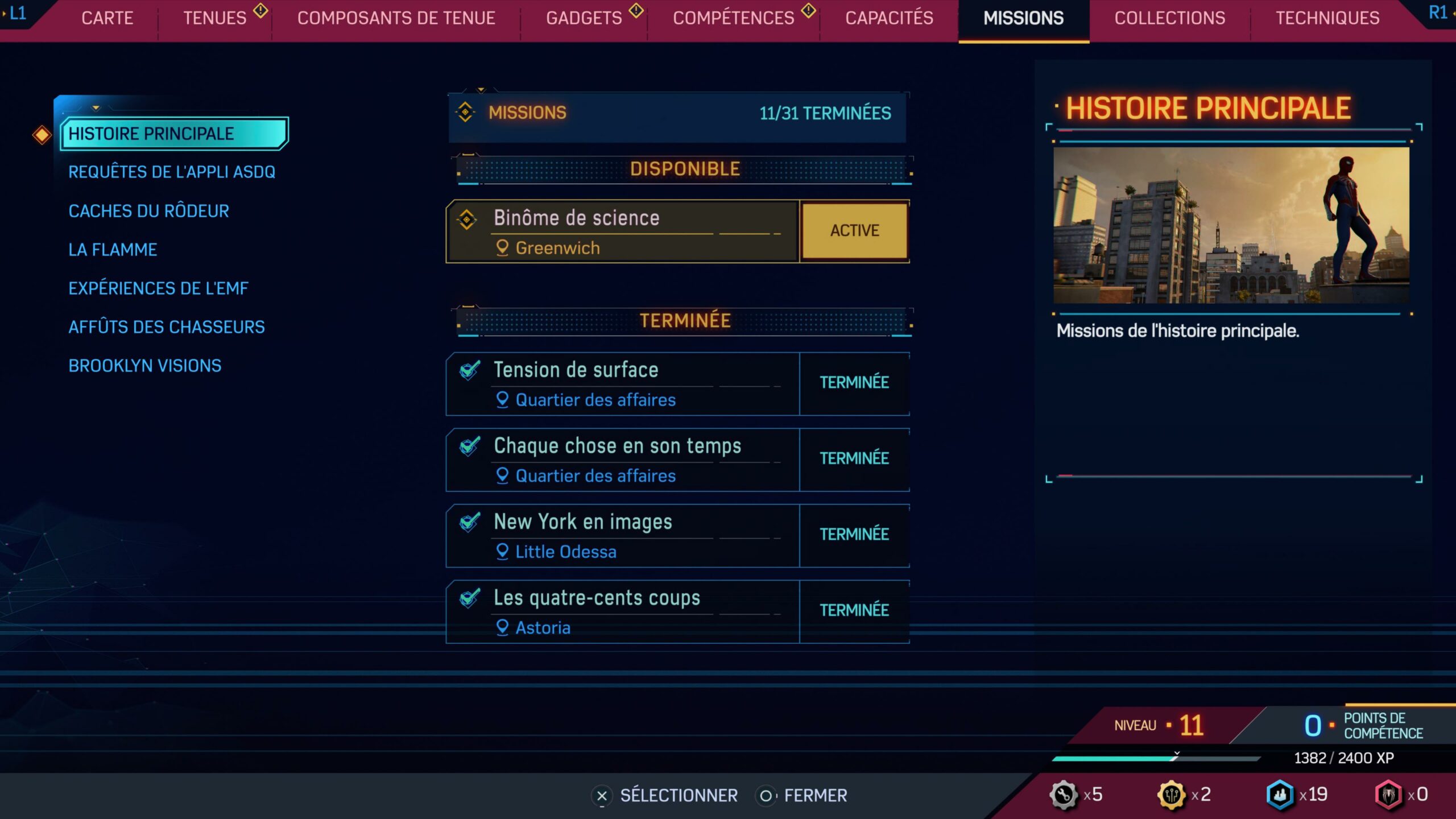1456x819 pixels.
Task: Switch to the Capacités tab
Action: 889,18
